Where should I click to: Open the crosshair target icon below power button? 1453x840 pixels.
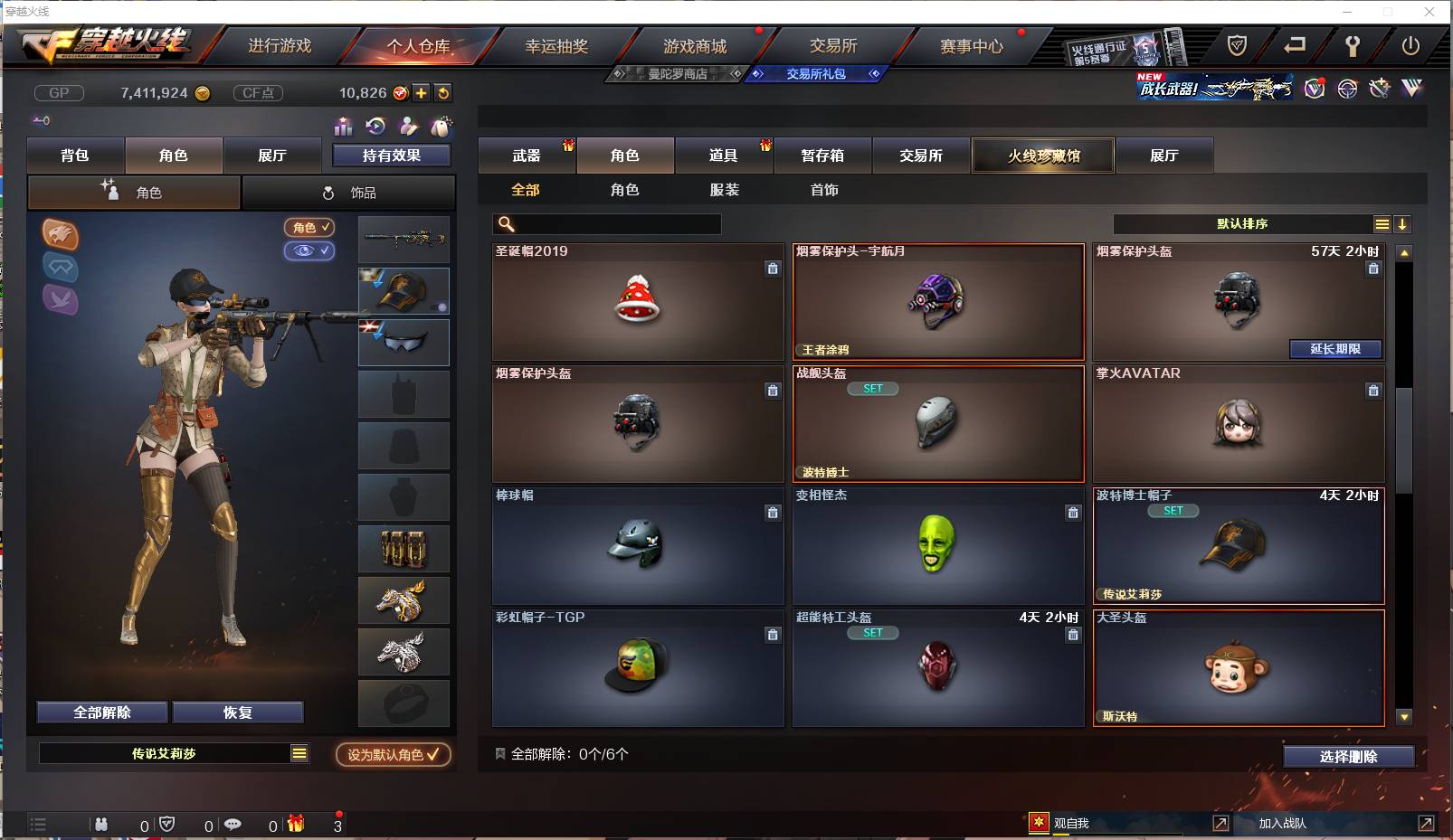[1347, 90]
